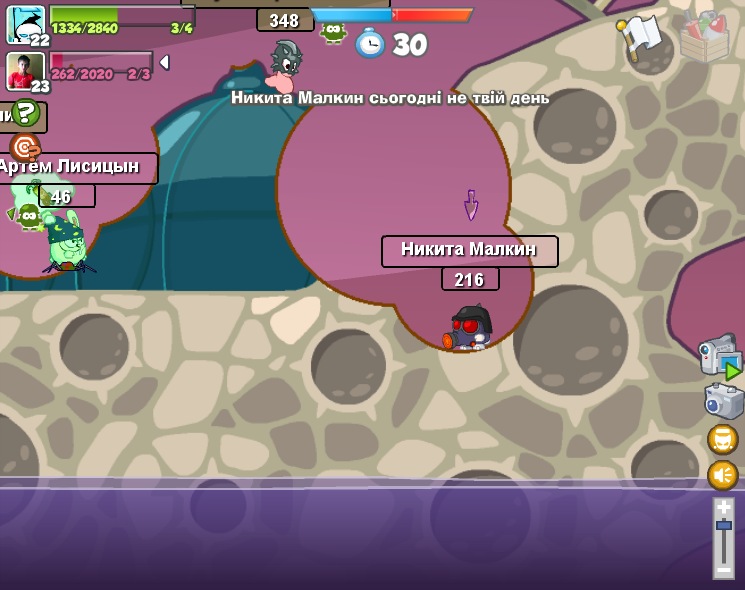The image size is (745, 590).
Task: Click the orange target hint icon
Action: (x=24, y=146)
